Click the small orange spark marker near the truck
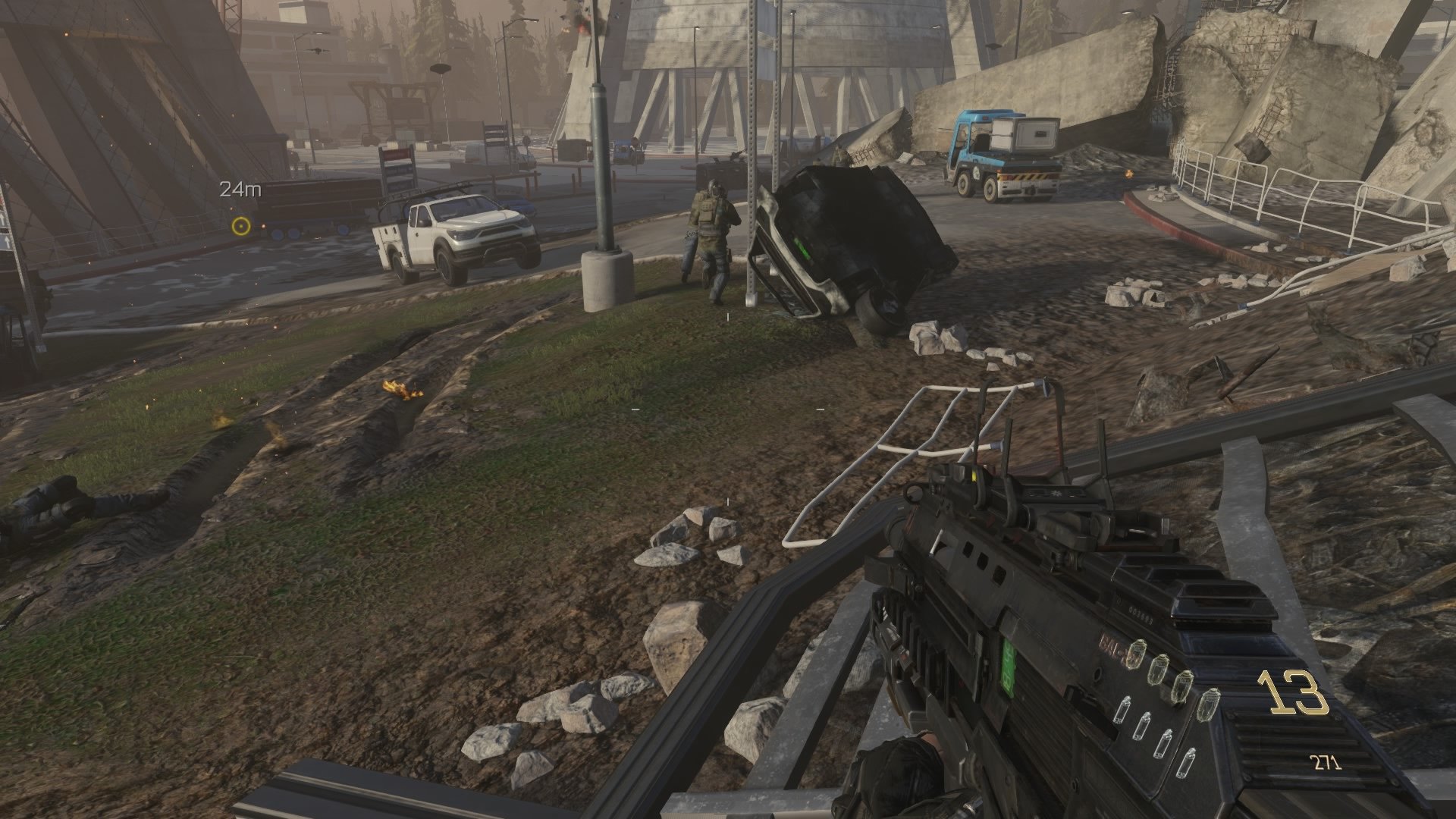This screenshot has height=819, width=1456. [263, 226]
